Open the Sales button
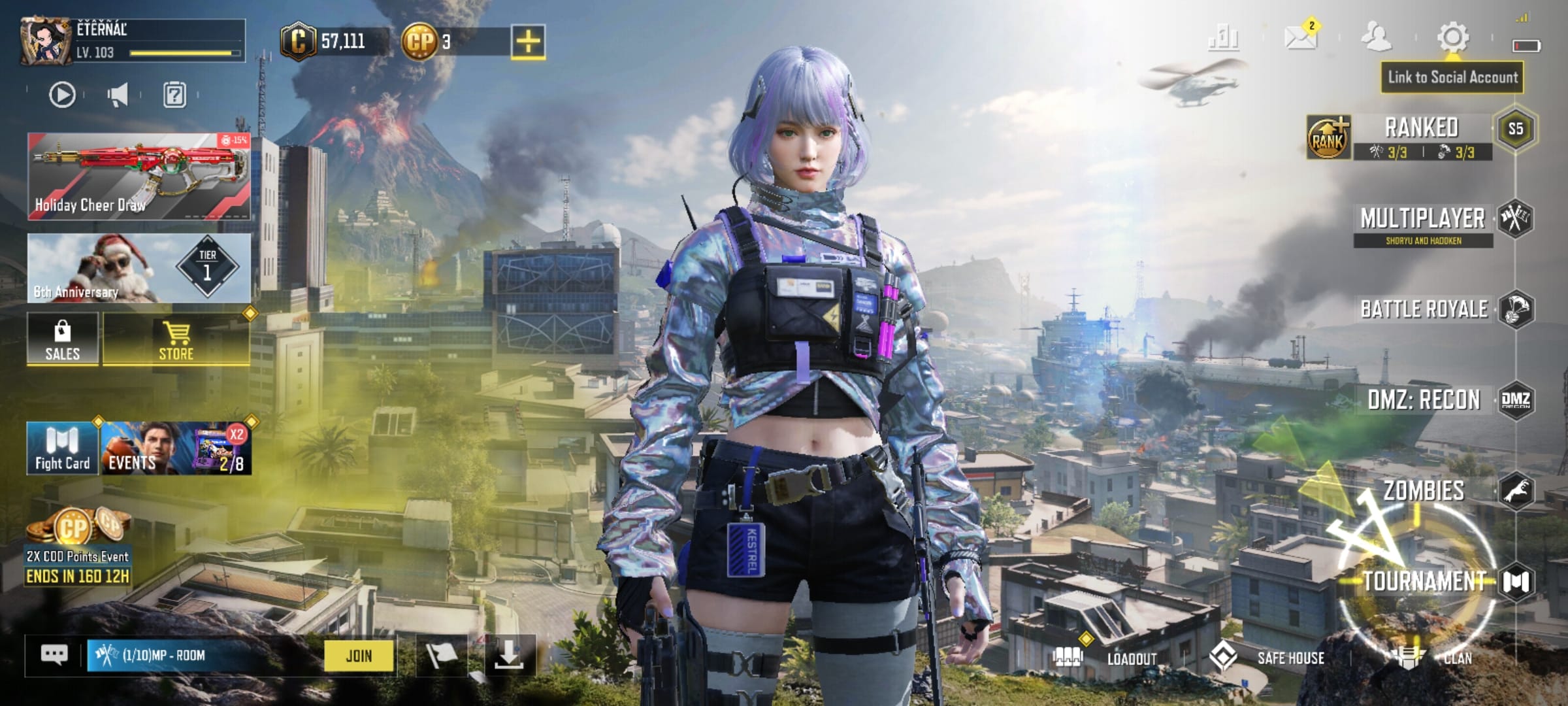This screenshot has height=706, width=1568. (63, 339)
